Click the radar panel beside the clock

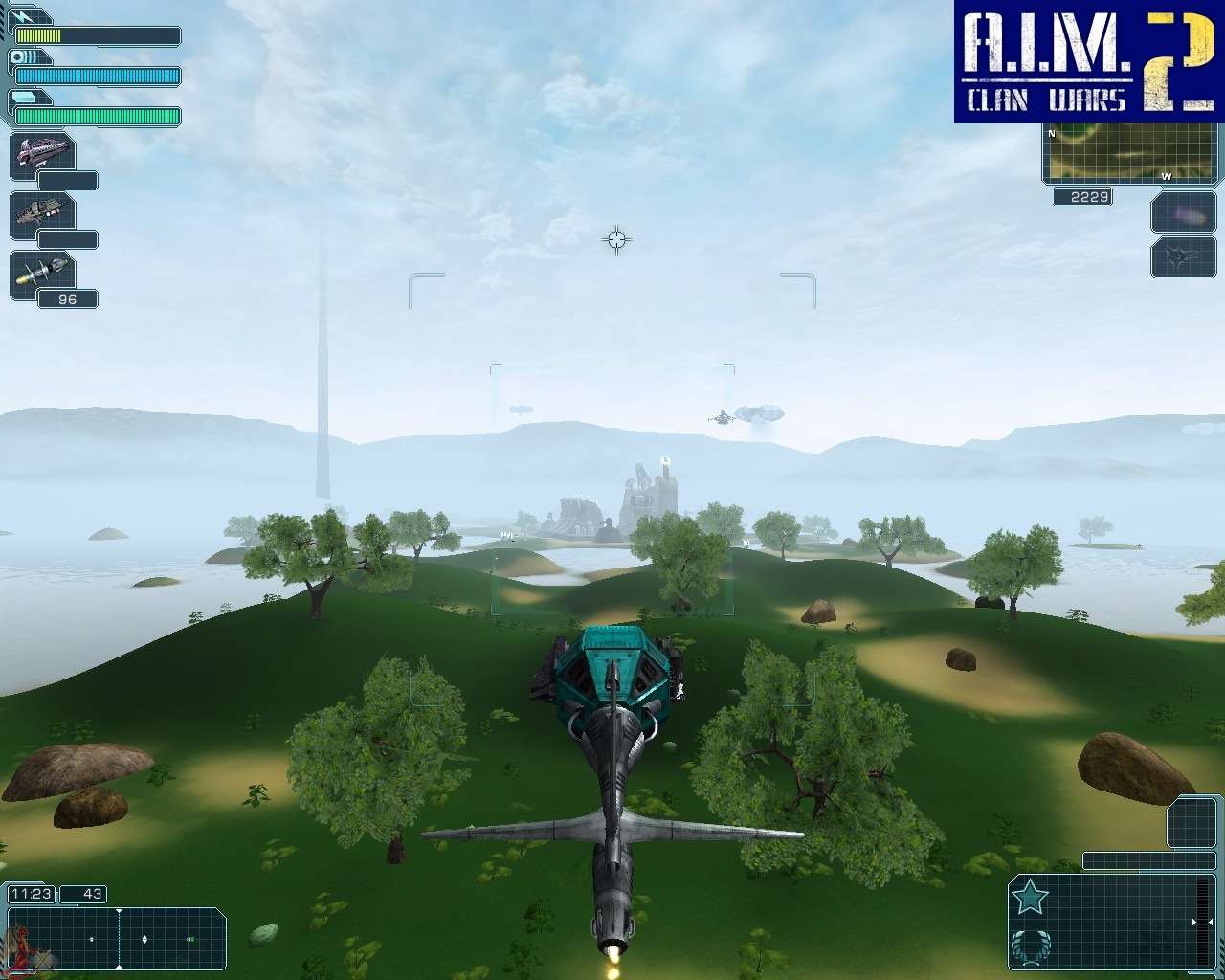tap(117, 938)
